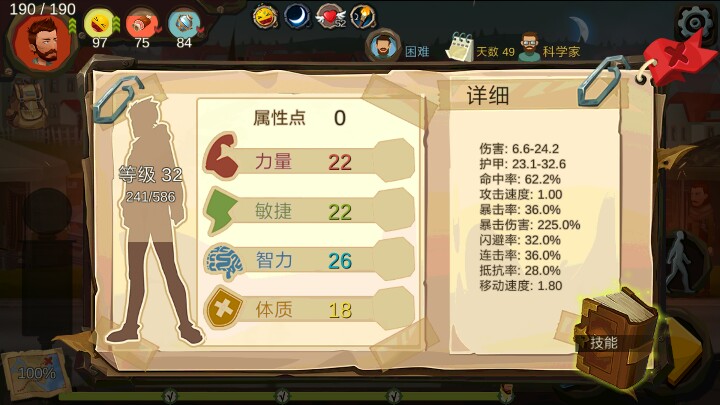Open the calendar day counter
The height and width of the screenshot is (405, 720).
(460, 46)
